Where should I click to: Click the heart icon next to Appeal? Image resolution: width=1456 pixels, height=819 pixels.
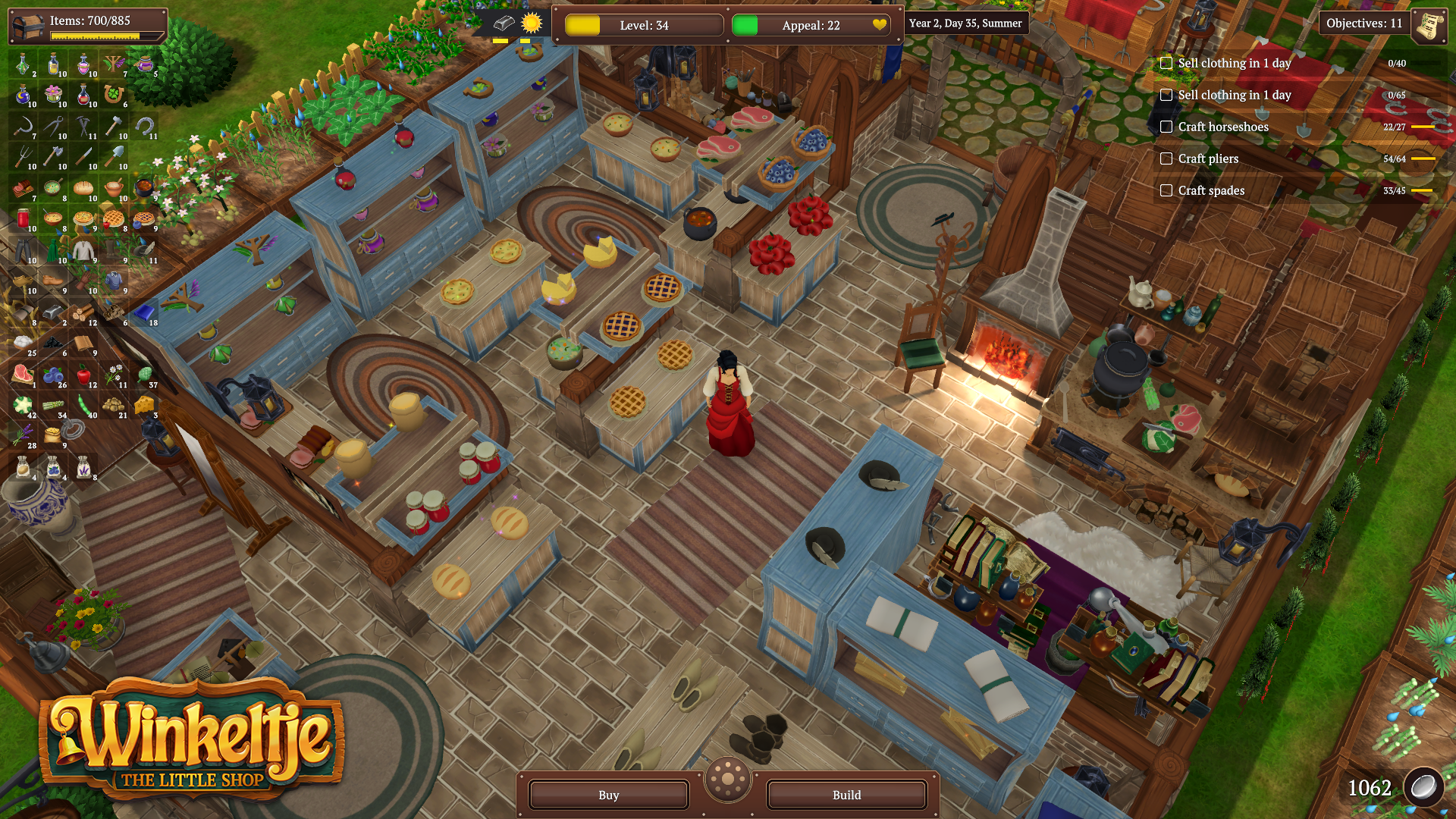pos(878,24)
